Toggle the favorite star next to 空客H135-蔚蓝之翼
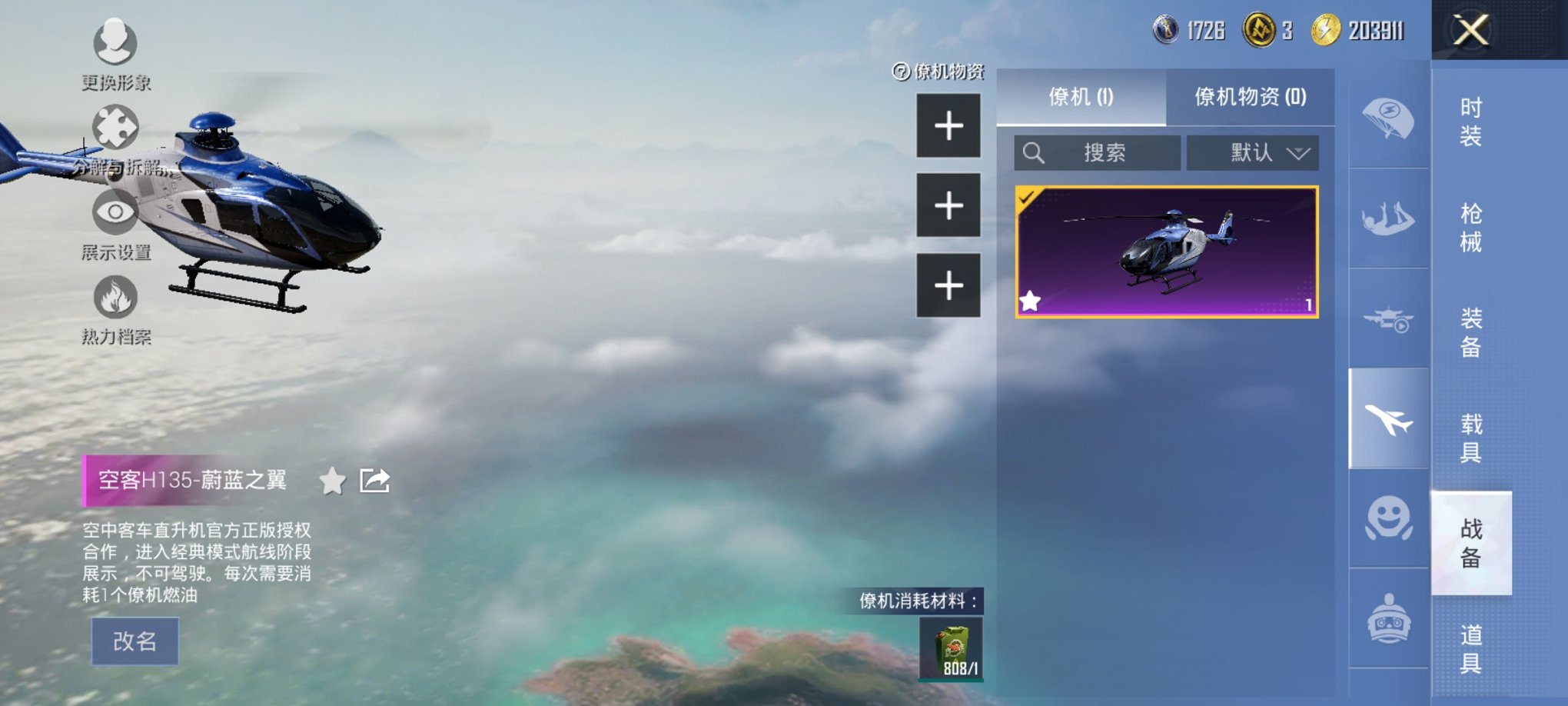The height and width of the screenshot is (706, 1568). click(332, 482)
